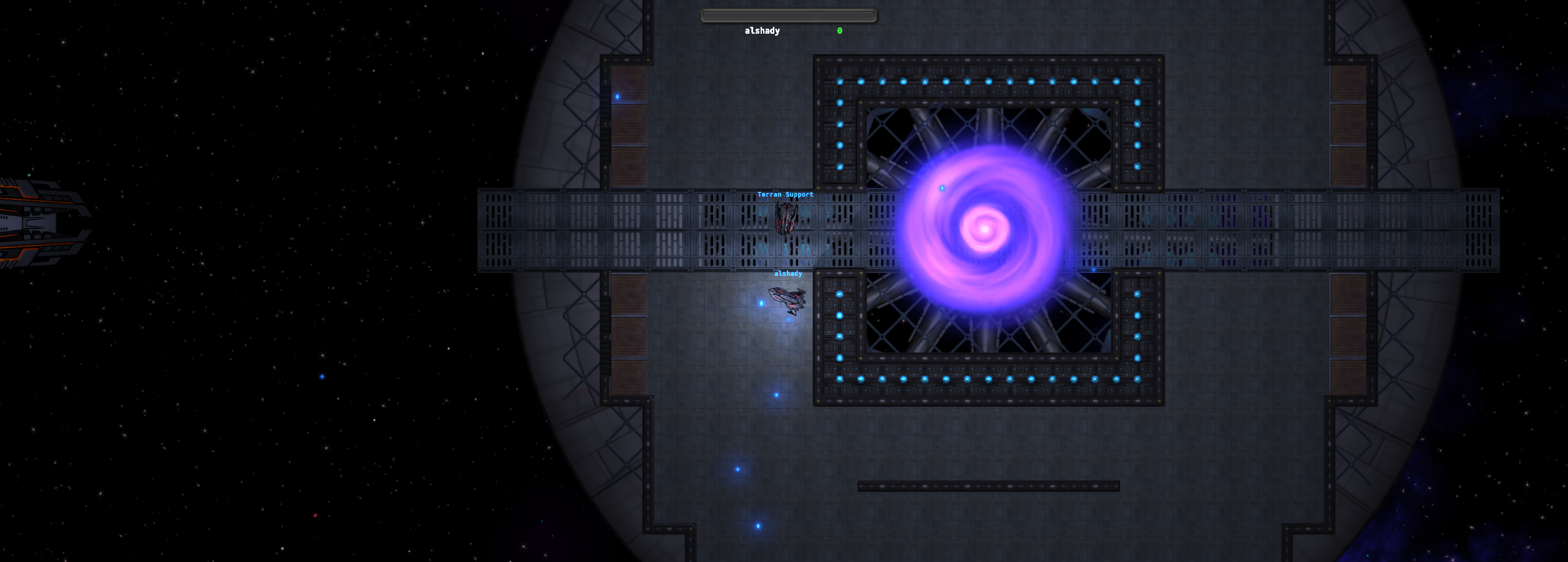This screenshot has width=1568, height=562.
Task: Click the alshady name in the top HUD
Action: point(762,30)
